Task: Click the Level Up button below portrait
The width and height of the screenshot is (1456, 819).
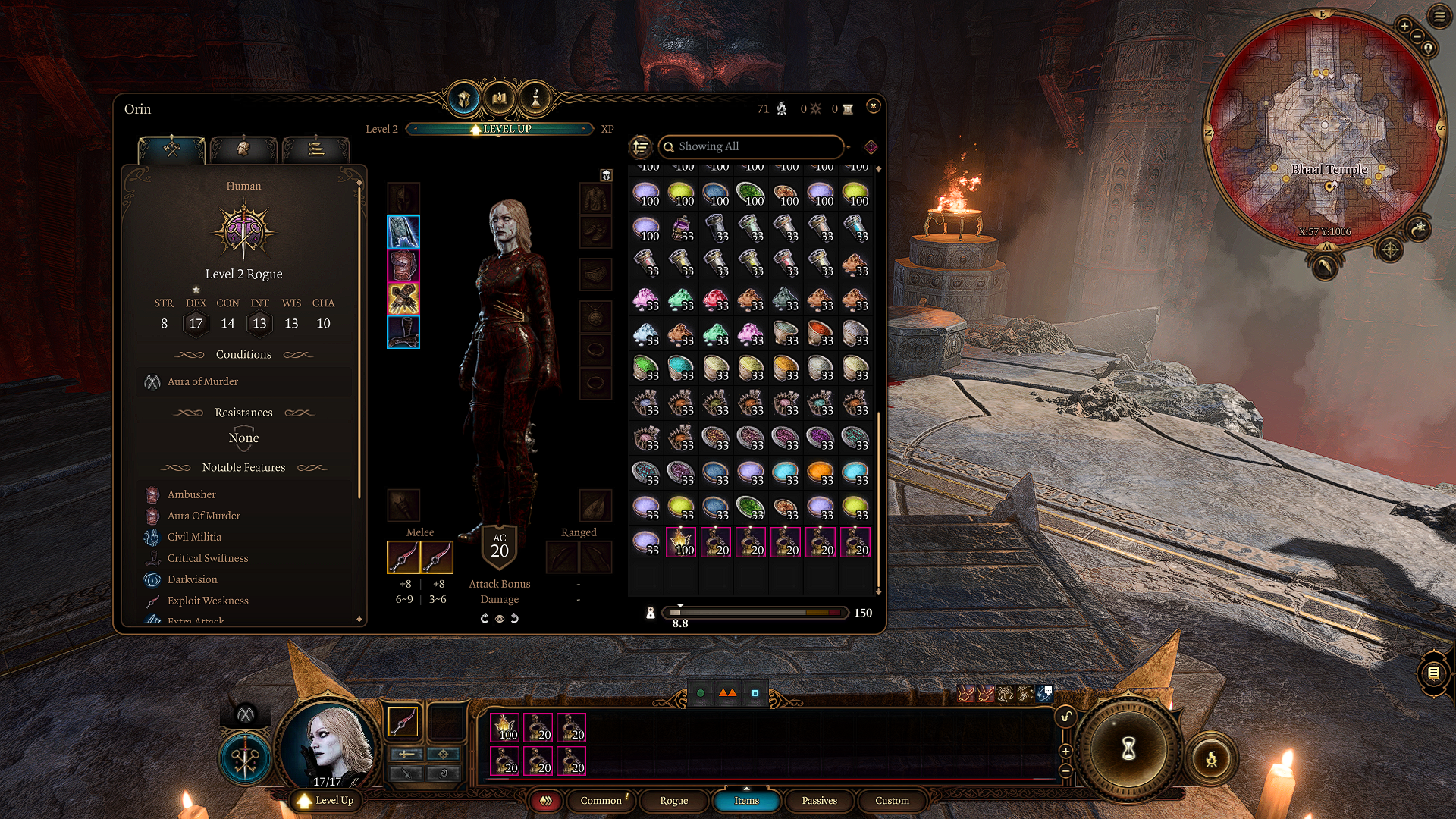Action: (x=326, y=800)
